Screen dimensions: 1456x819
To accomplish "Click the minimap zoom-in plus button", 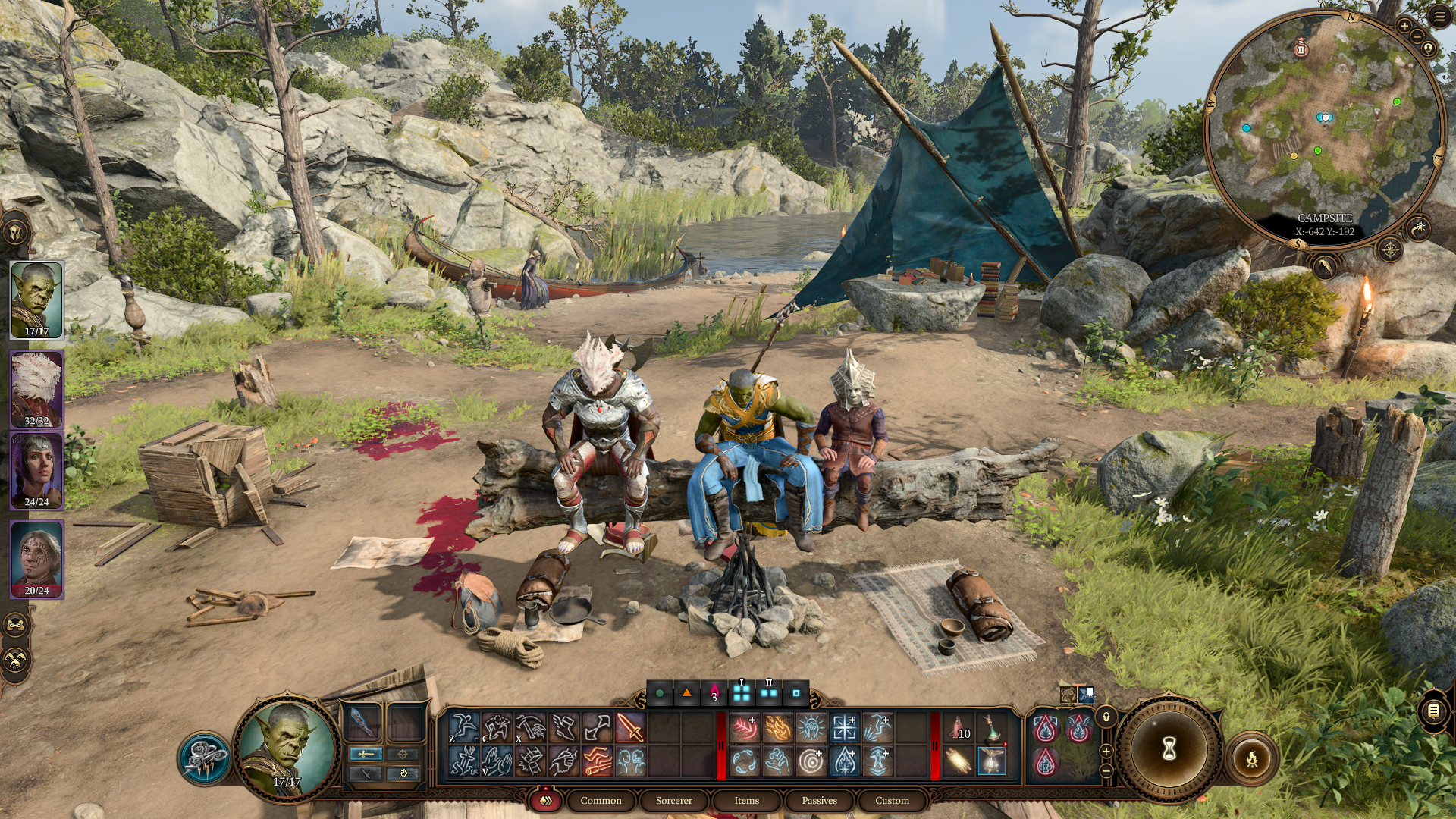I will [x=1404, y=26].
